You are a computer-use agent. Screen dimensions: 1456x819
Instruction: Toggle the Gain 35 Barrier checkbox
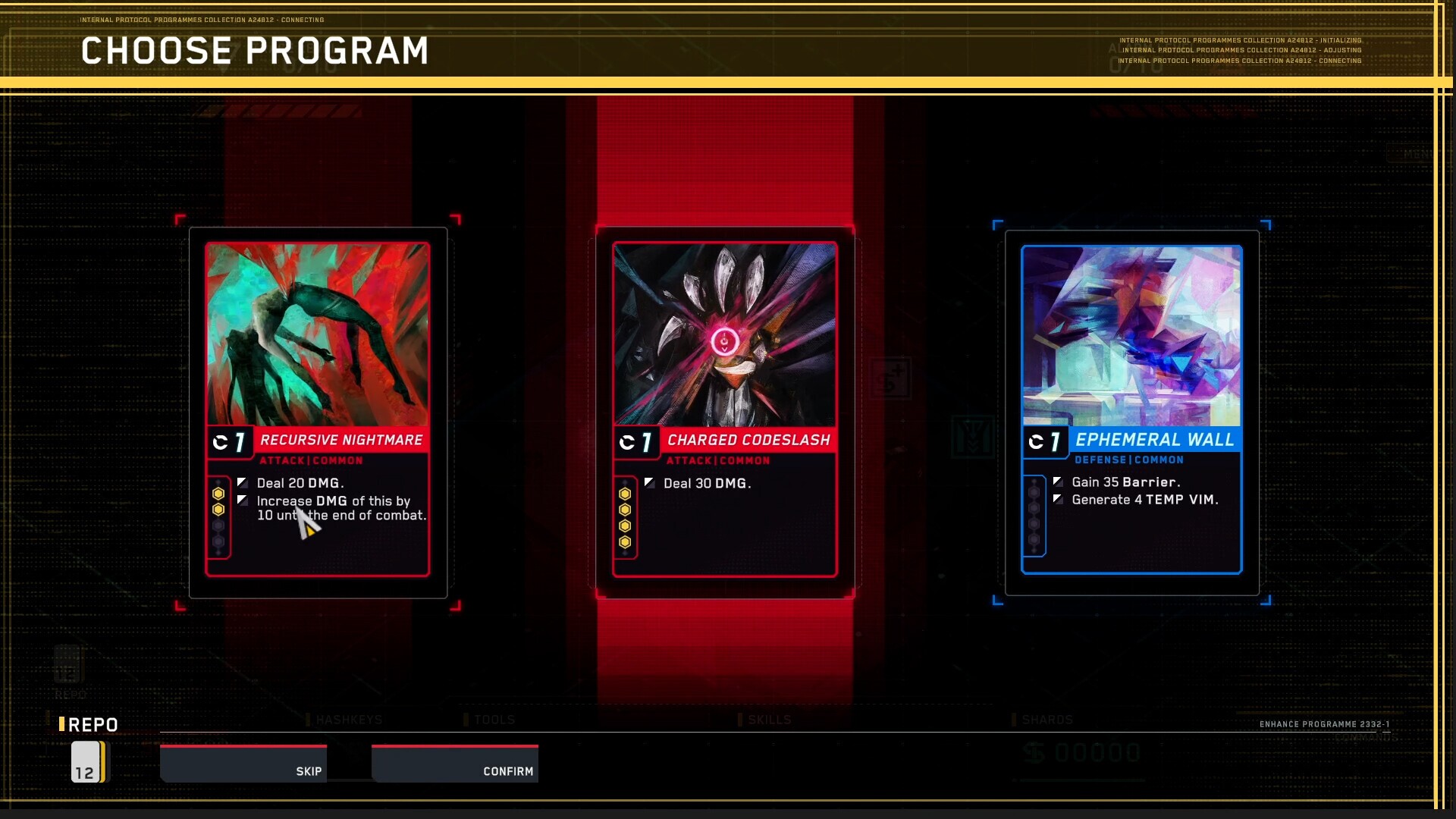(x=1059, y=481)
